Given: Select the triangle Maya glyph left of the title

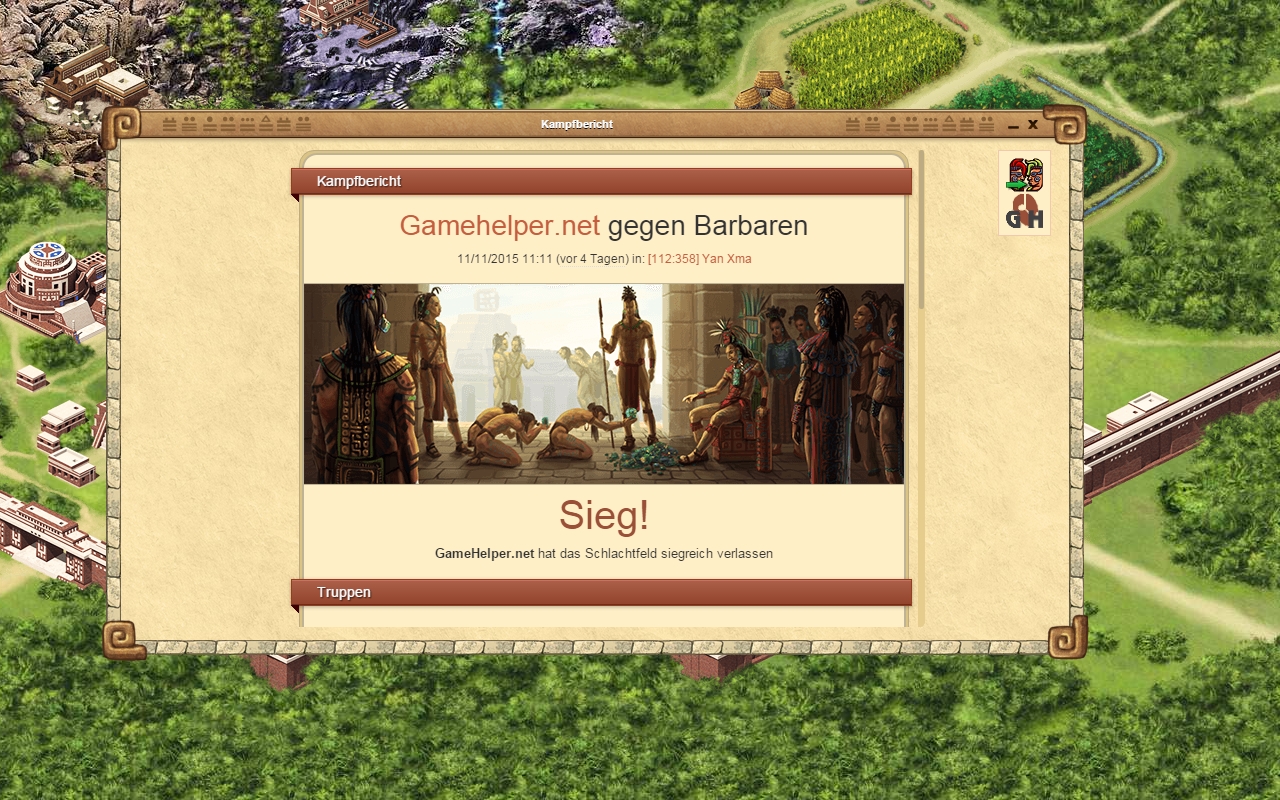Looking at the screenshot, I should point(266,124).
